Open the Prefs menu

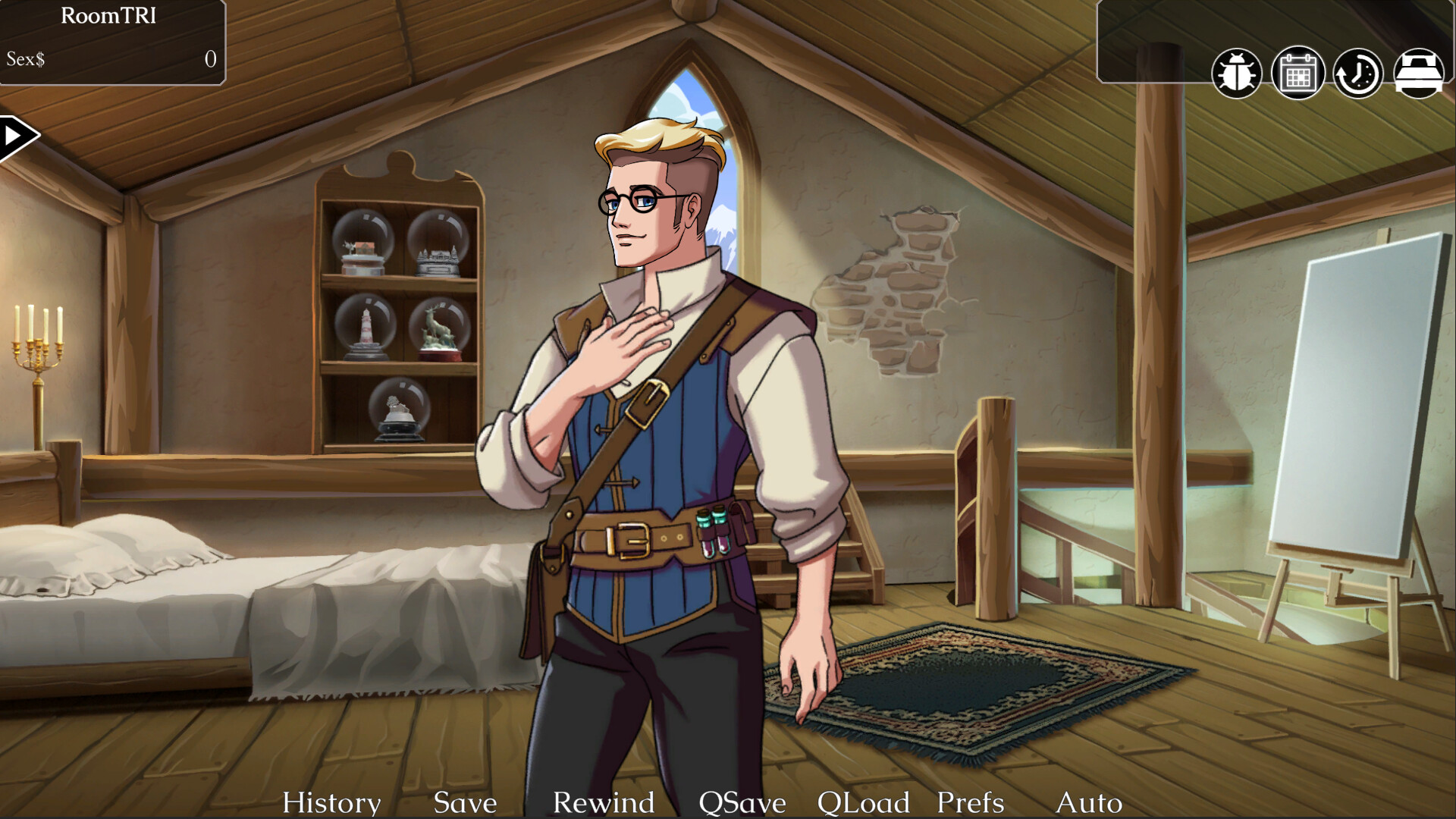coord(968,802)
